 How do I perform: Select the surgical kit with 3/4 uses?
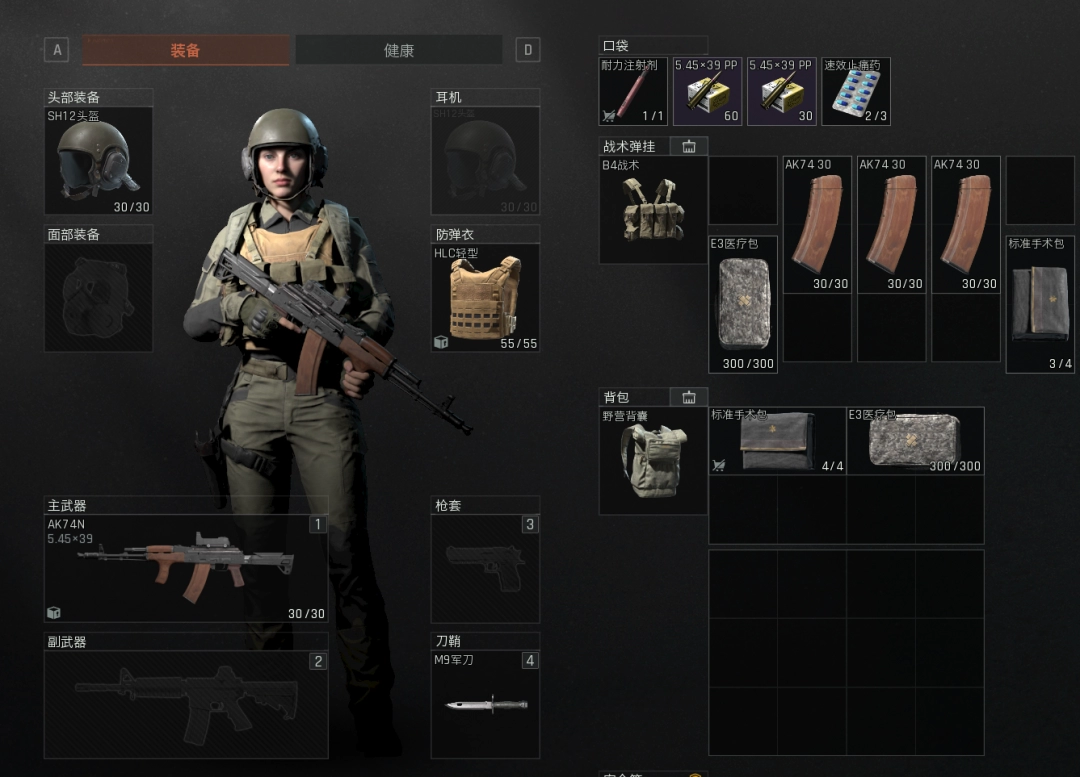click(x=1041, y=304)
